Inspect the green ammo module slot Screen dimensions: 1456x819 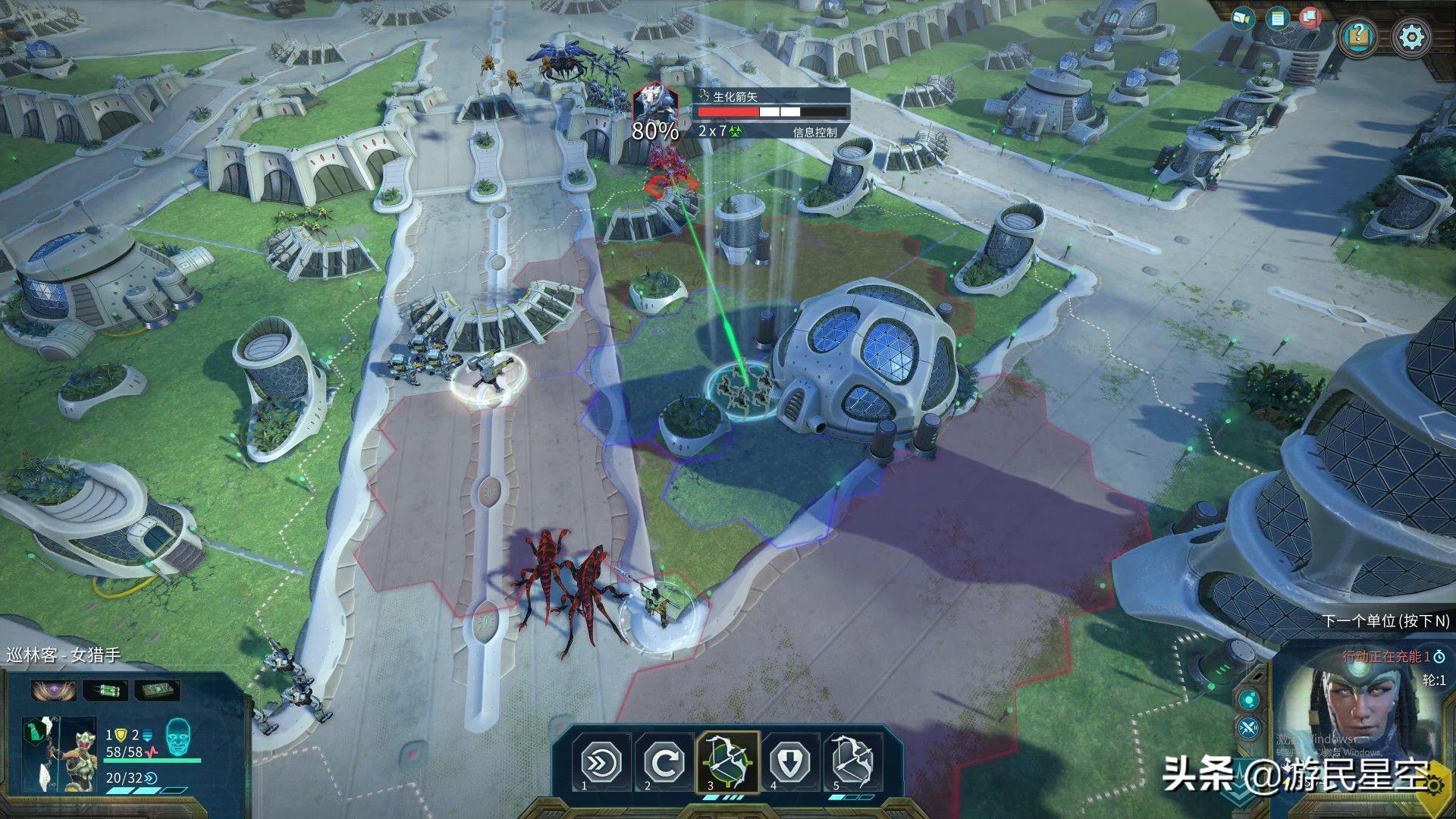(x=104, y=690)
